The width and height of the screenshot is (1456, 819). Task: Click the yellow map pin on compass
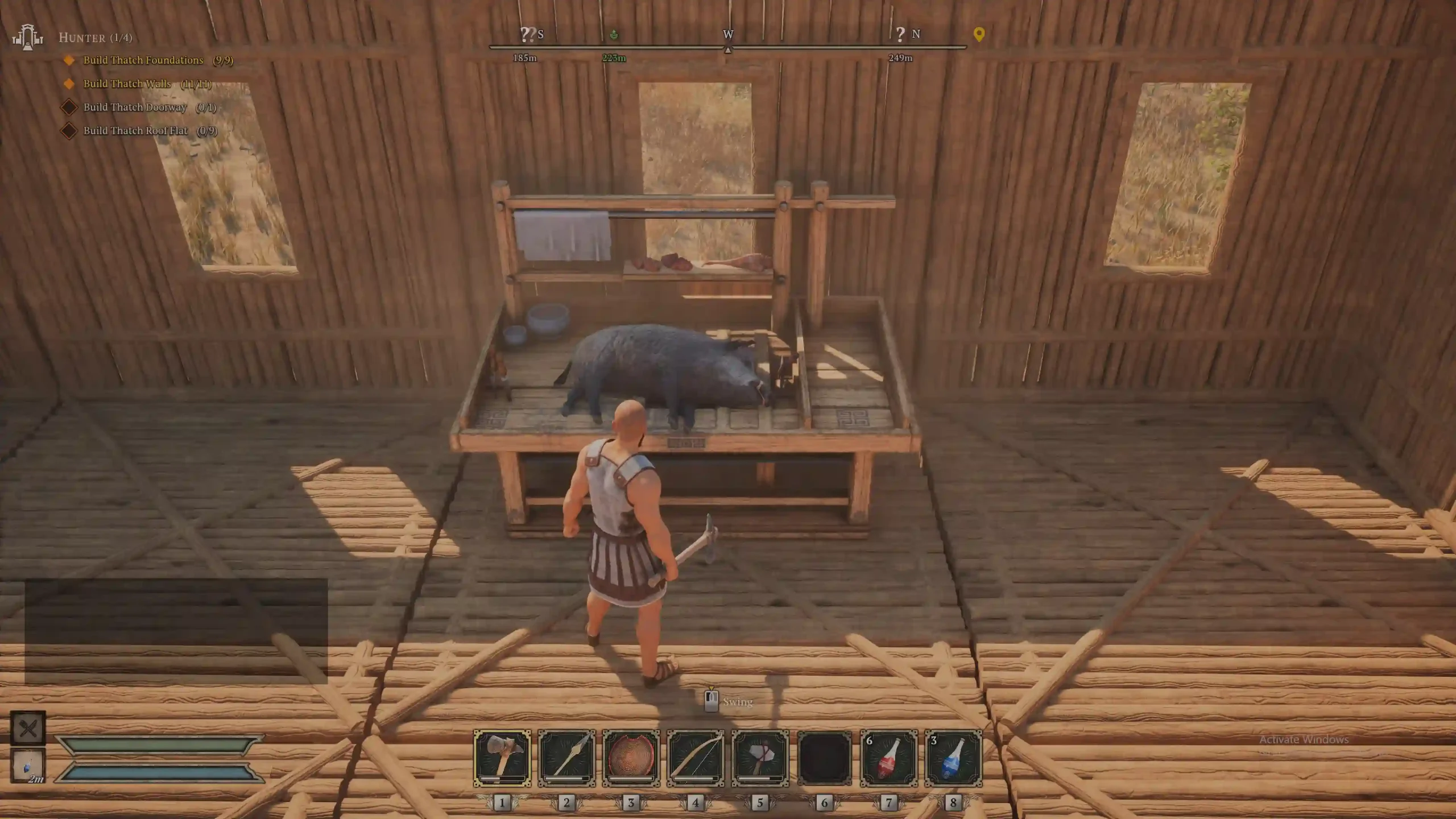pyautogui.click(x=979, y=34)
